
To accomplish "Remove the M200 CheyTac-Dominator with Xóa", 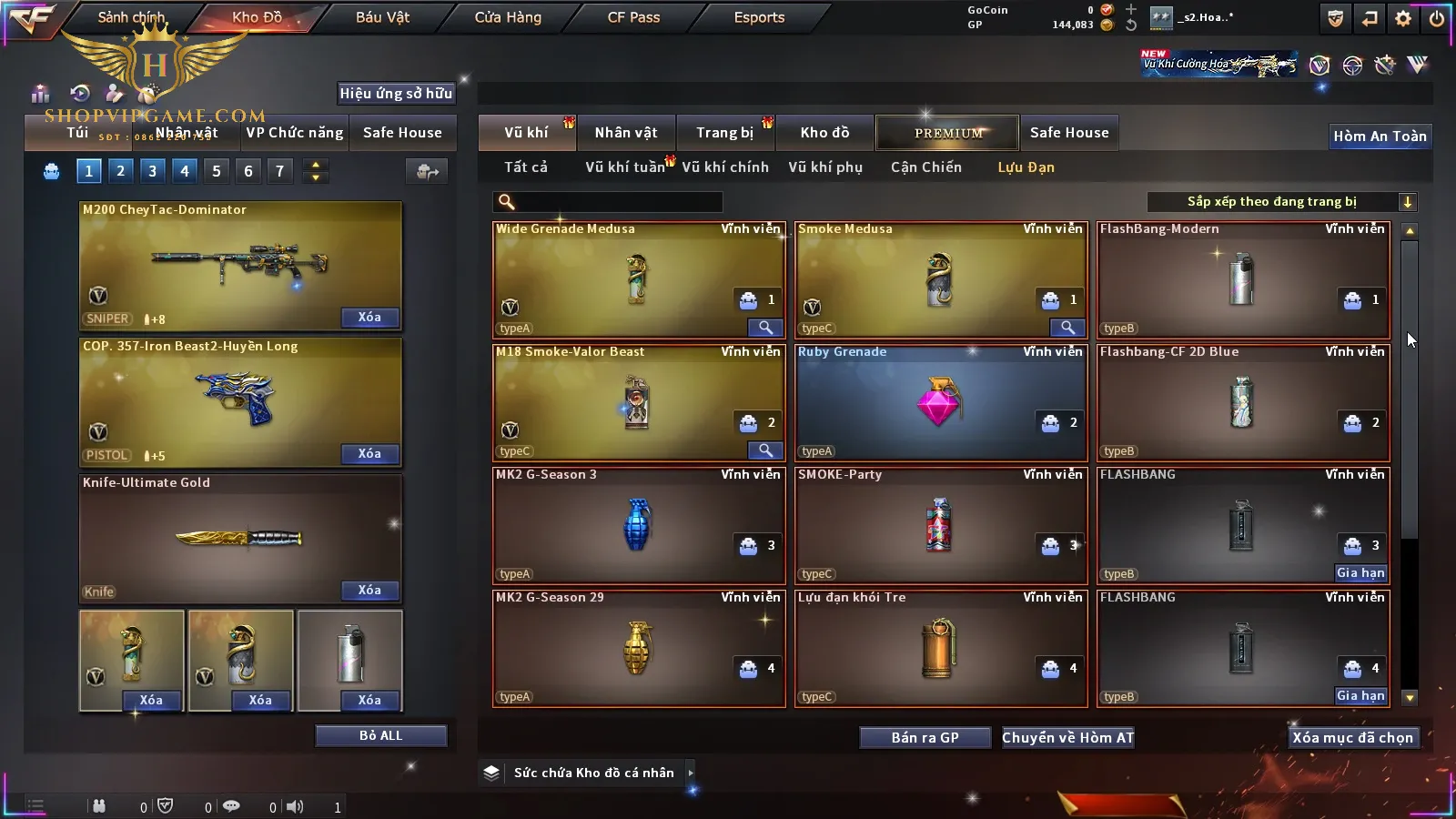I will pyautogui.click(x=369, y=318).
